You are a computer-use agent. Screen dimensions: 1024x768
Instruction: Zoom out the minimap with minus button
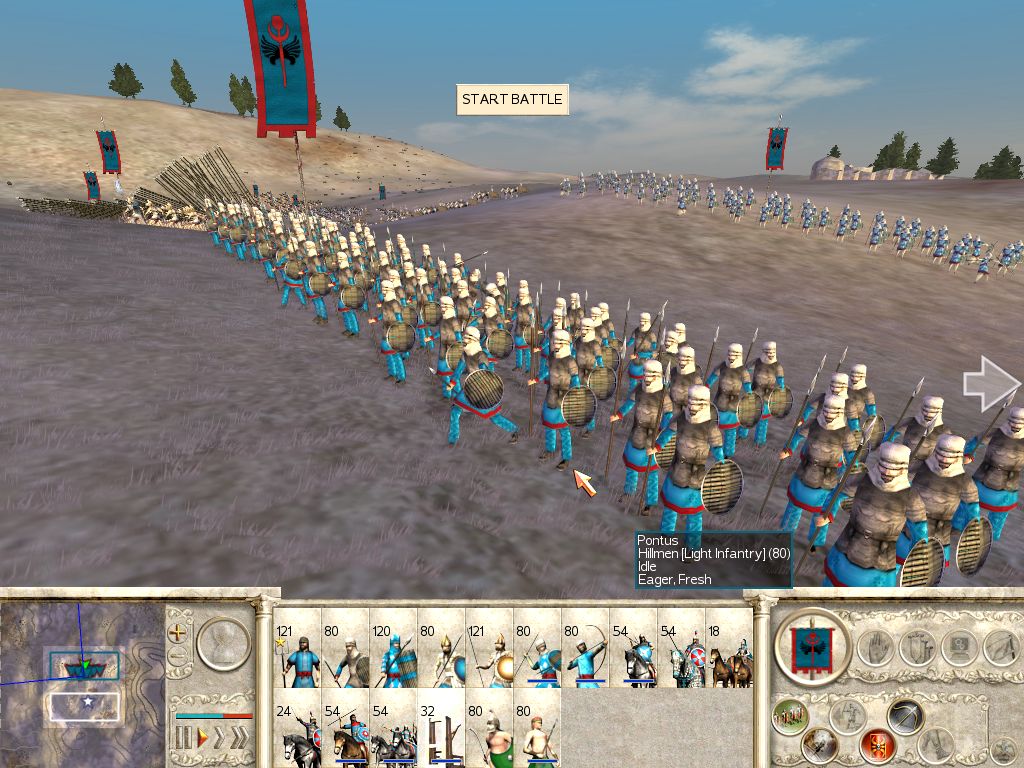[x=178, y=656]
